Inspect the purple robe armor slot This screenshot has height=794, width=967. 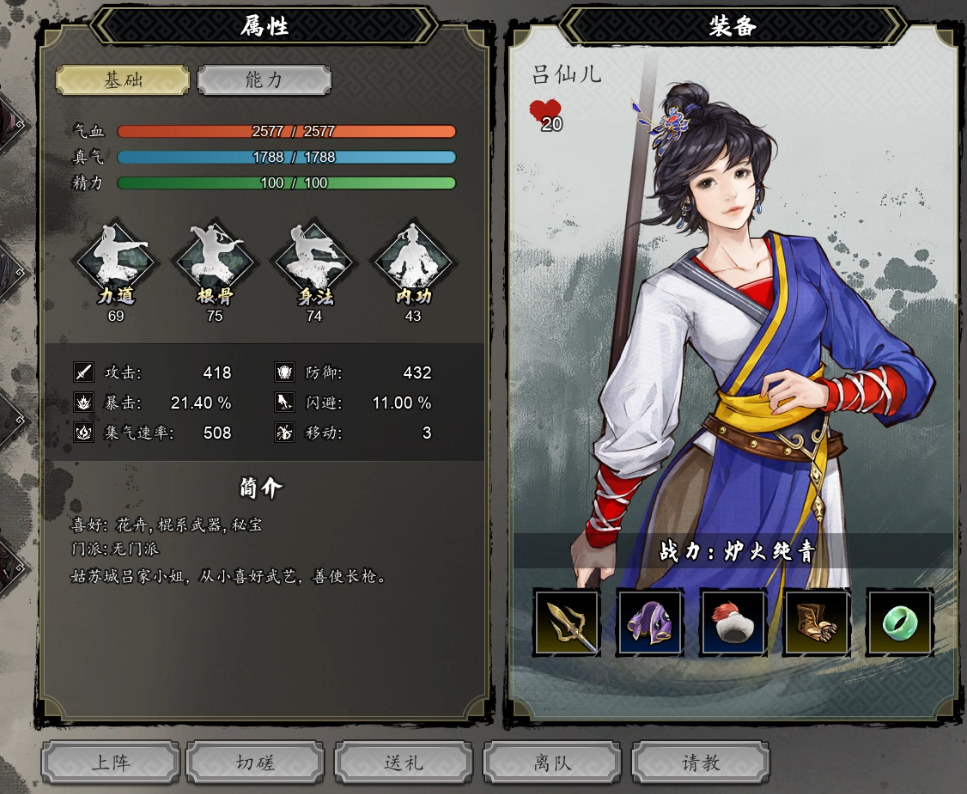650,622
